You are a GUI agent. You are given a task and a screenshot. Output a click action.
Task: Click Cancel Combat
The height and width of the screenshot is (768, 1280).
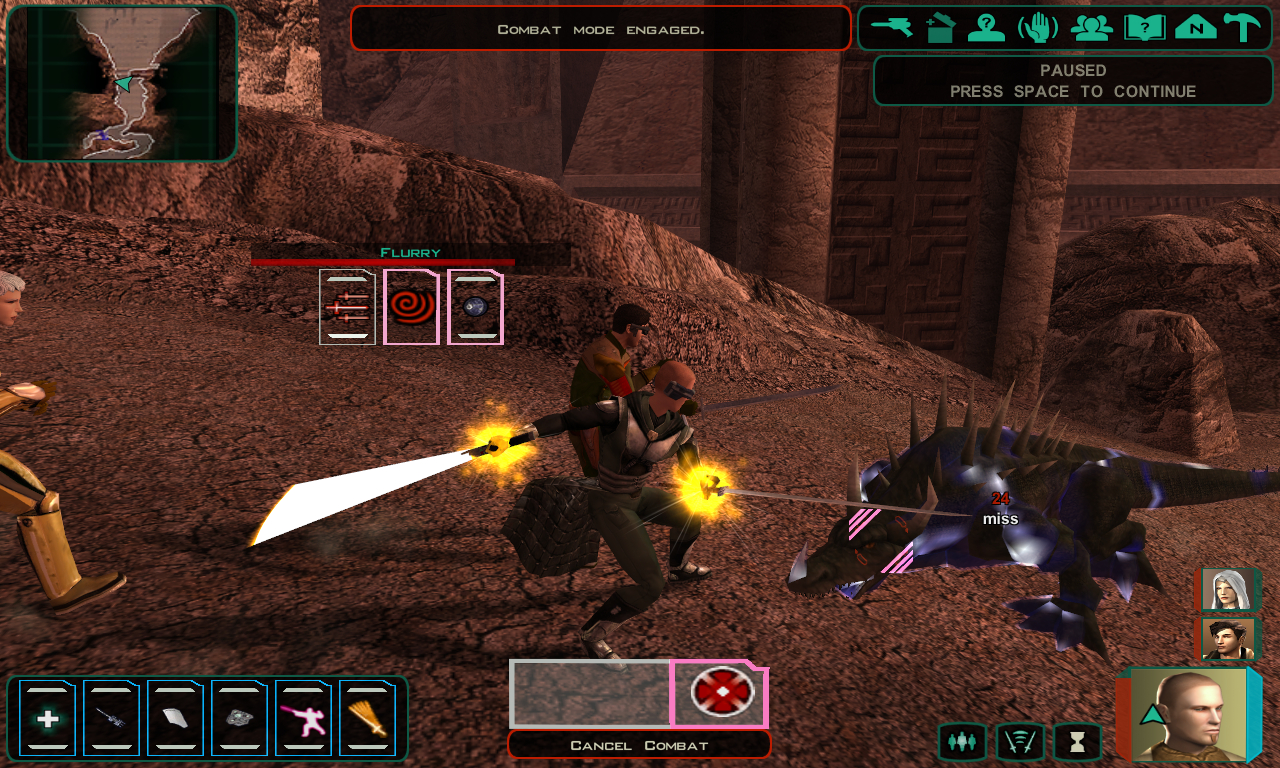[639, 745]
